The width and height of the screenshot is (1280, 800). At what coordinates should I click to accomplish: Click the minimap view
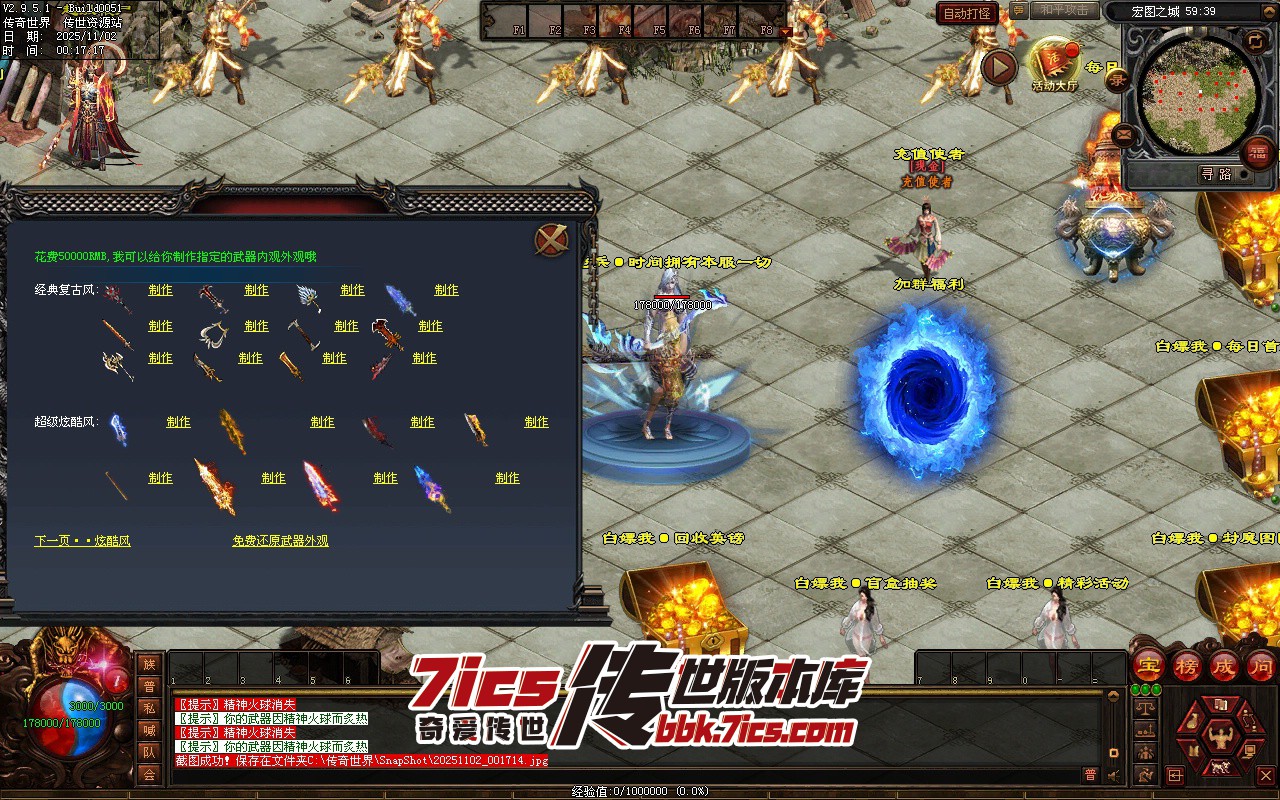1198,96
